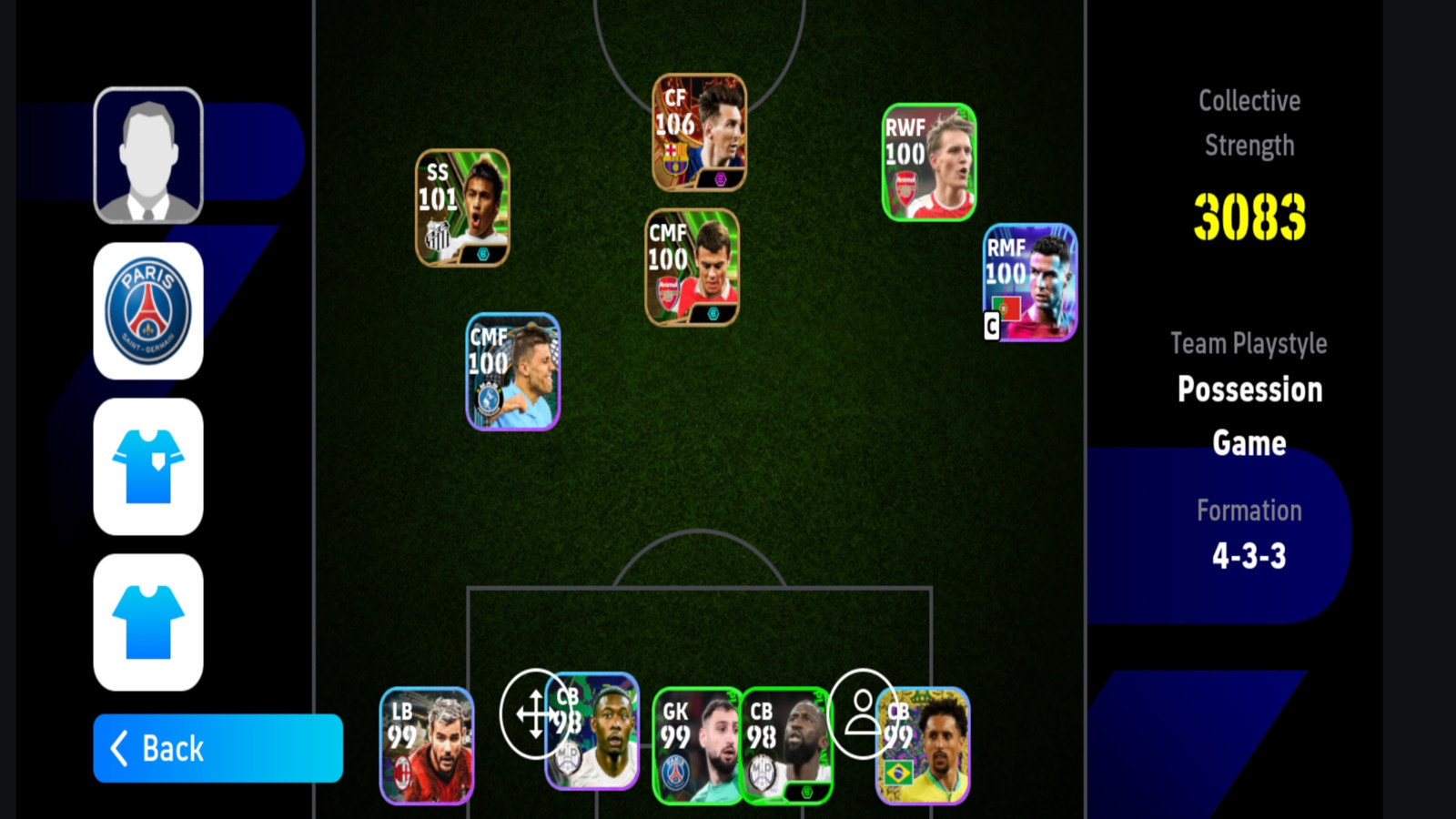Select the CF 106 player card

[x=699, y=133]
